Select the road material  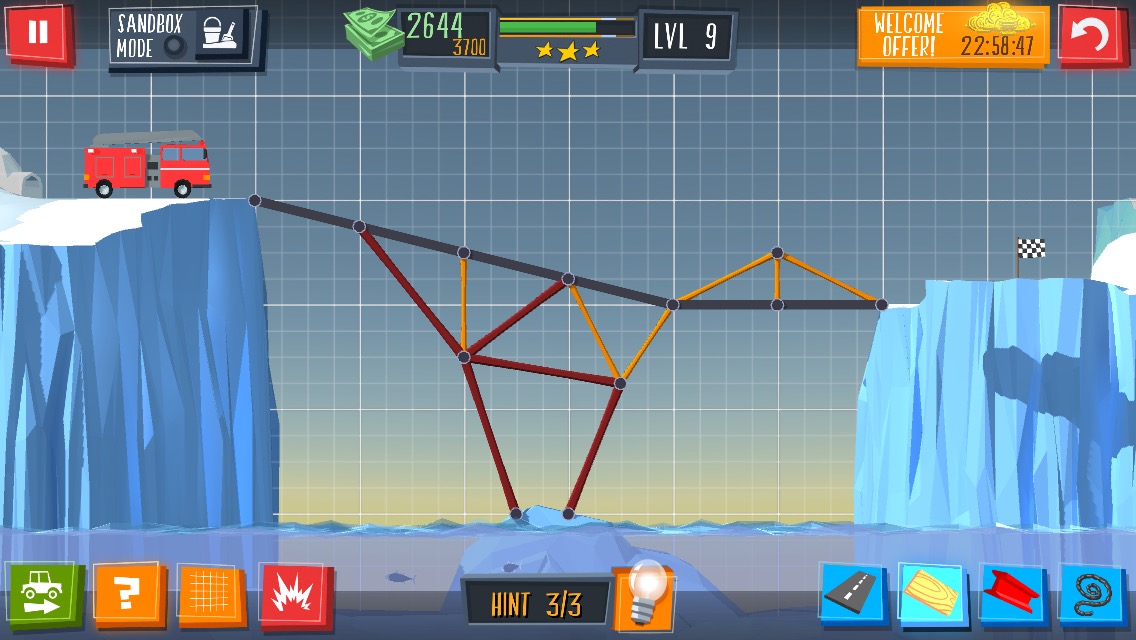(x=853, y=594)
